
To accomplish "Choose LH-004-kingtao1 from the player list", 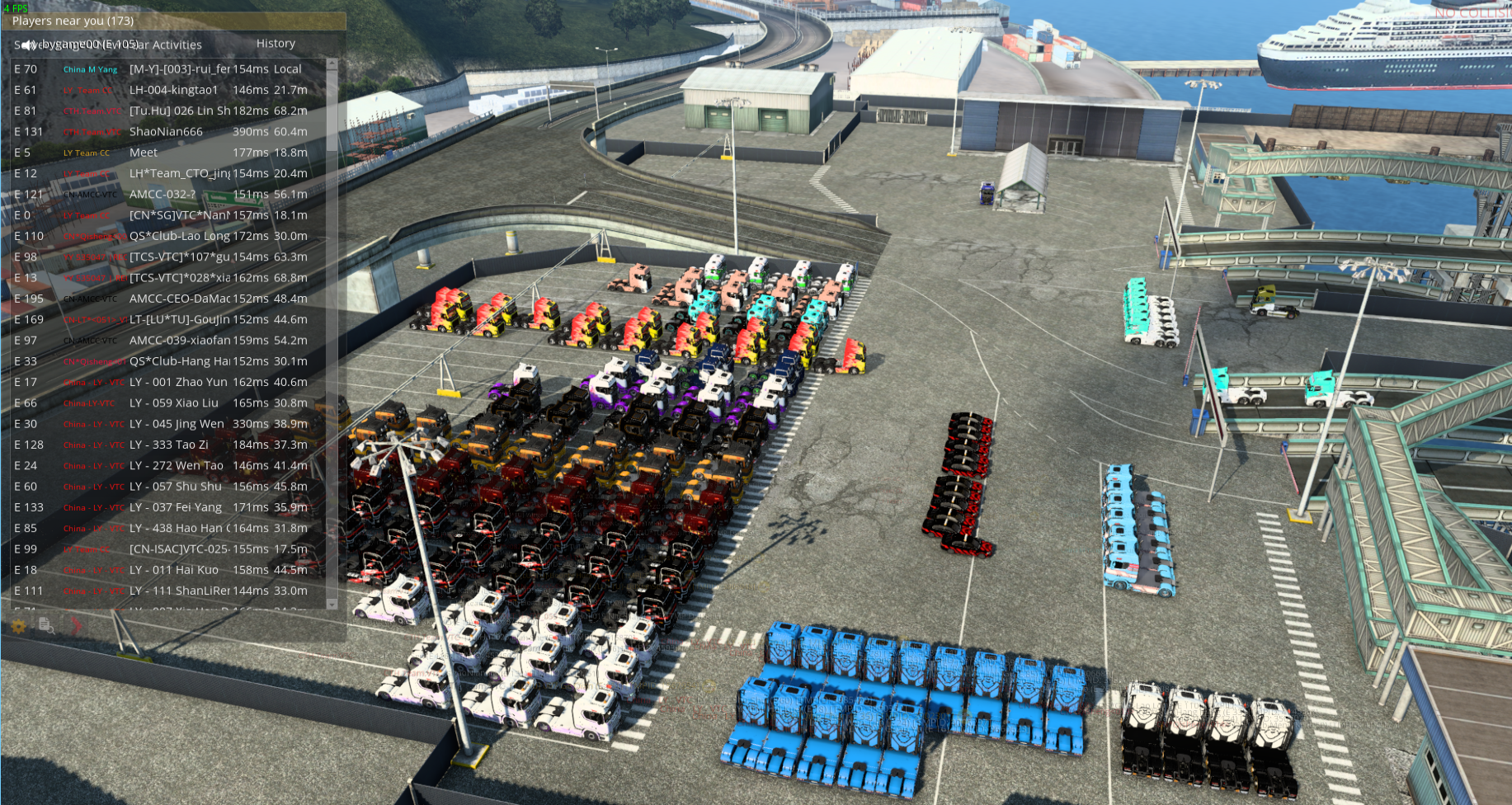I will coord(173,90).
